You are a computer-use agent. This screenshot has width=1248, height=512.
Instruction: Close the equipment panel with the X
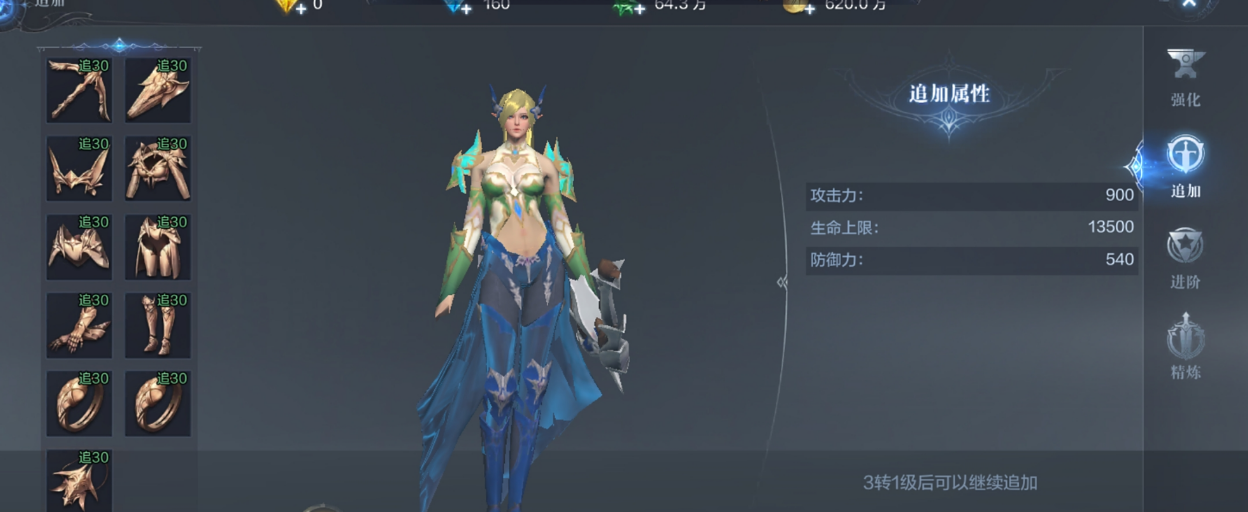point(1189,5)
